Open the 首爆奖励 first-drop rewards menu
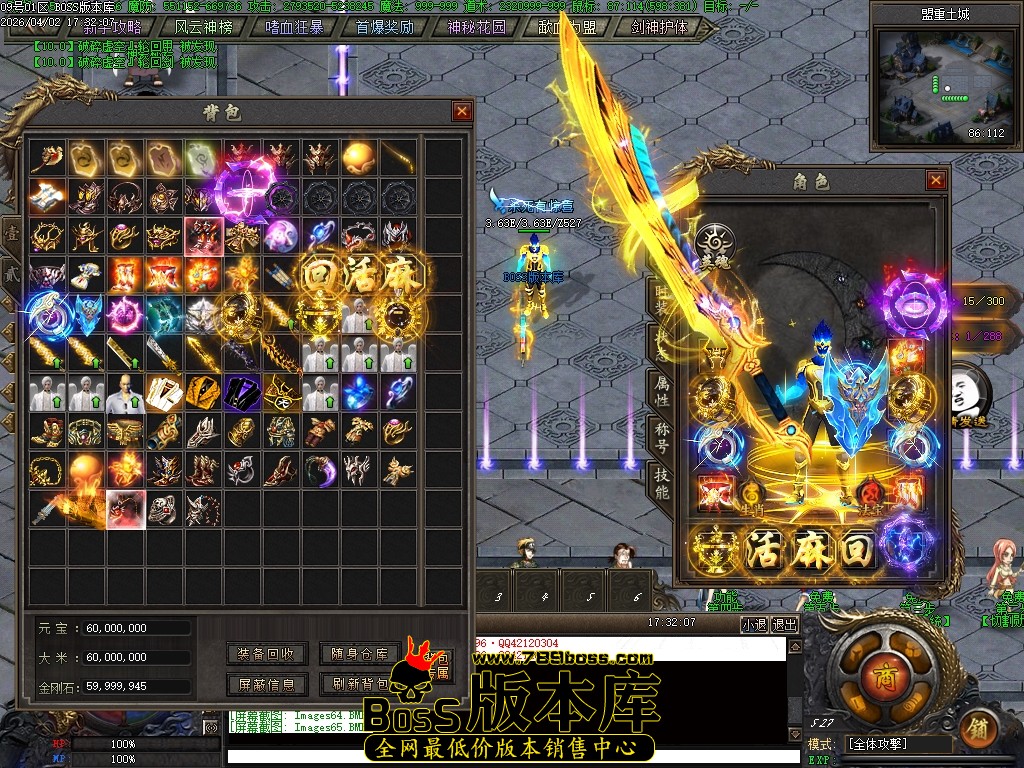This screenshot has width=1024, height=768. [385, 28]
